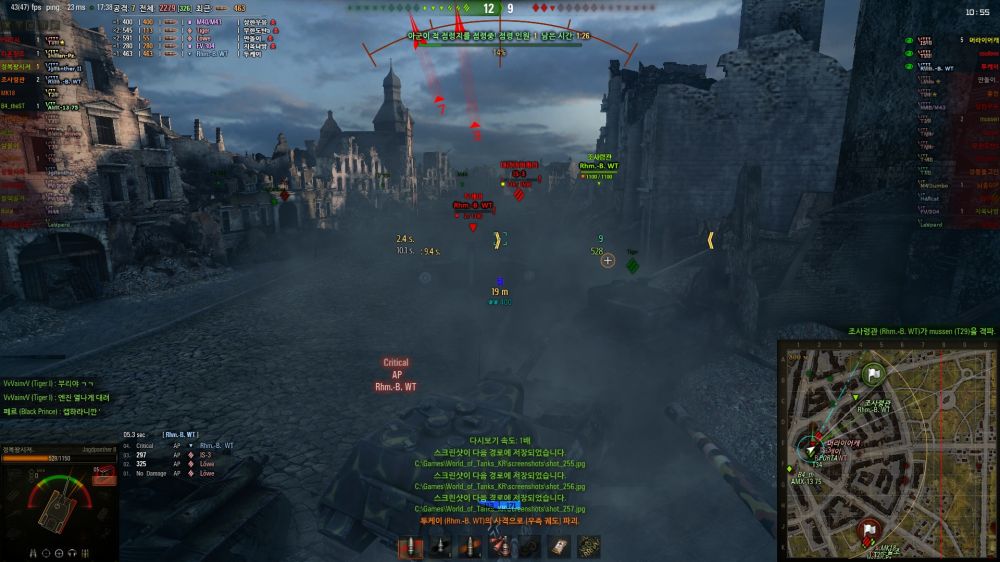Select the highlighted AP shell slot

[x=411, y=547]
